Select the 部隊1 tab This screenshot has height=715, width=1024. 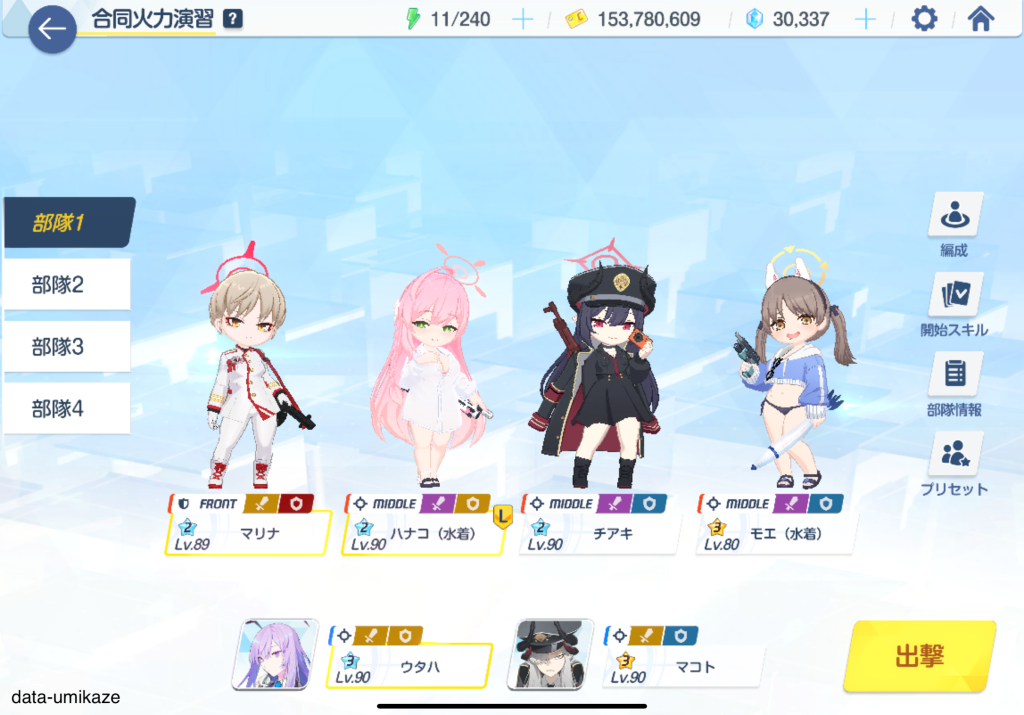(x=67, y=222)
